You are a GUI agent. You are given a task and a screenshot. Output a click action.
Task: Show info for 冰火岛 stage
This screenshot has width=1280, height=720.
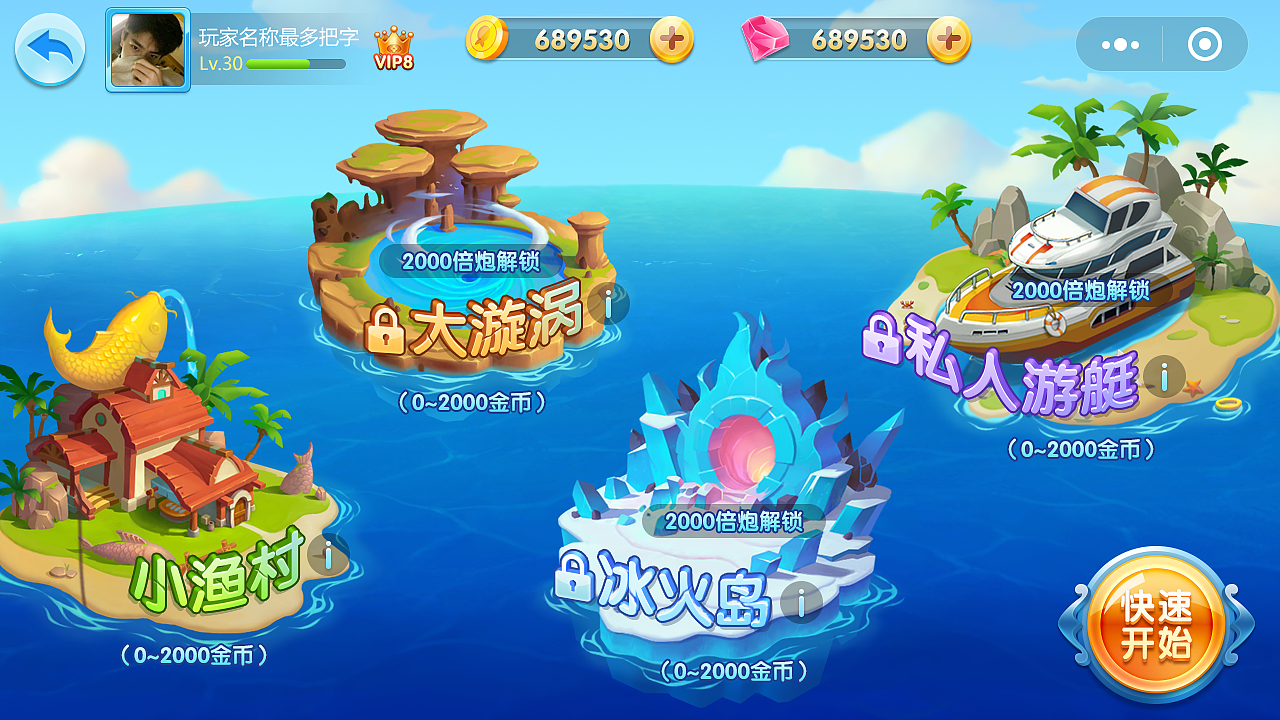801,602
